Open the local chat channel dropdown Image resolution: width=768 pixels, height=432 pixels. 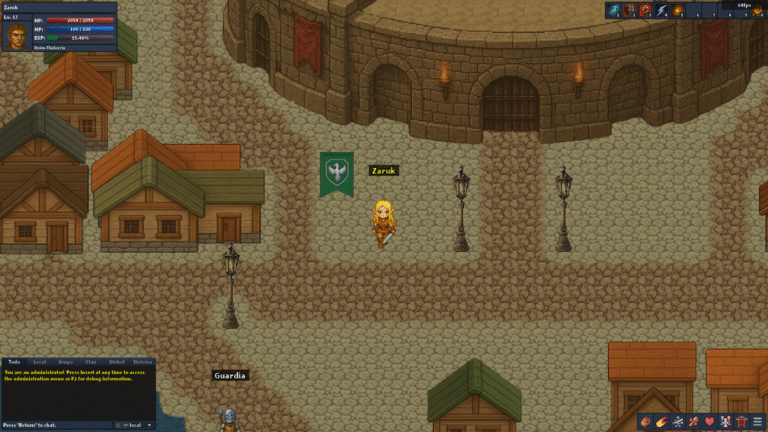point(135,425)
